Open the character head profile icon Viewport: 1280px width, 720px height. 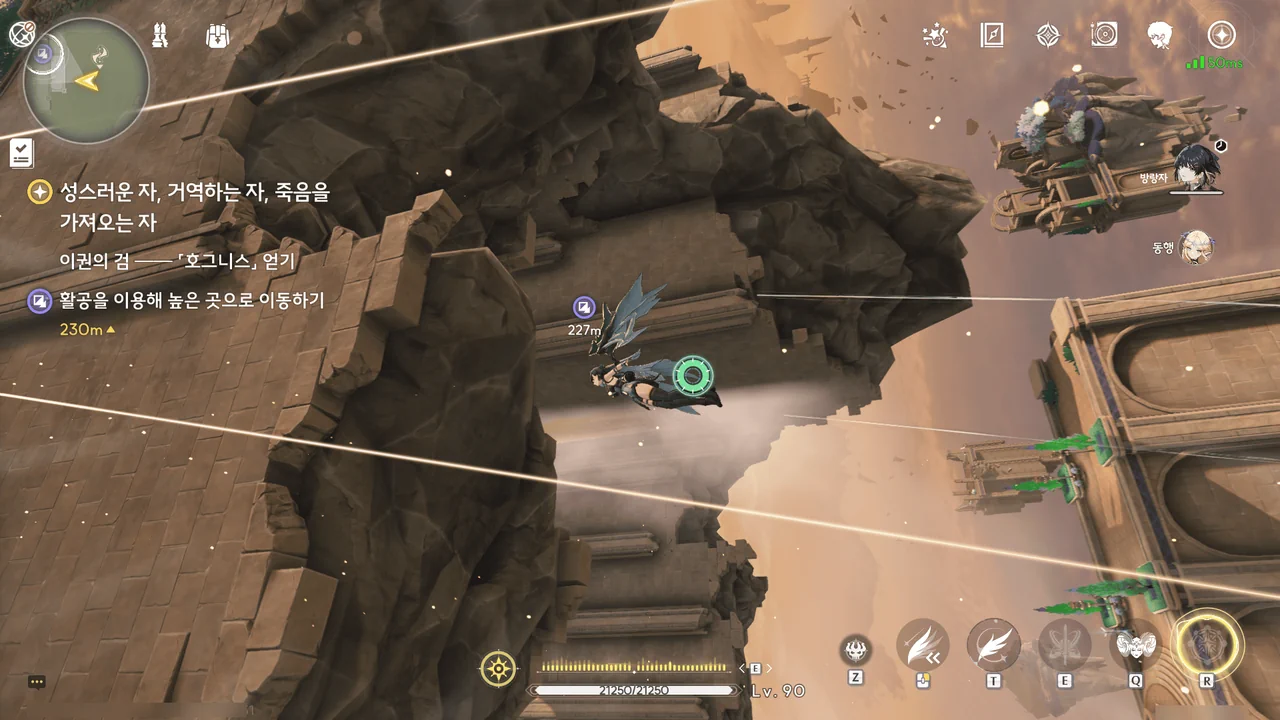point(1160,36)
